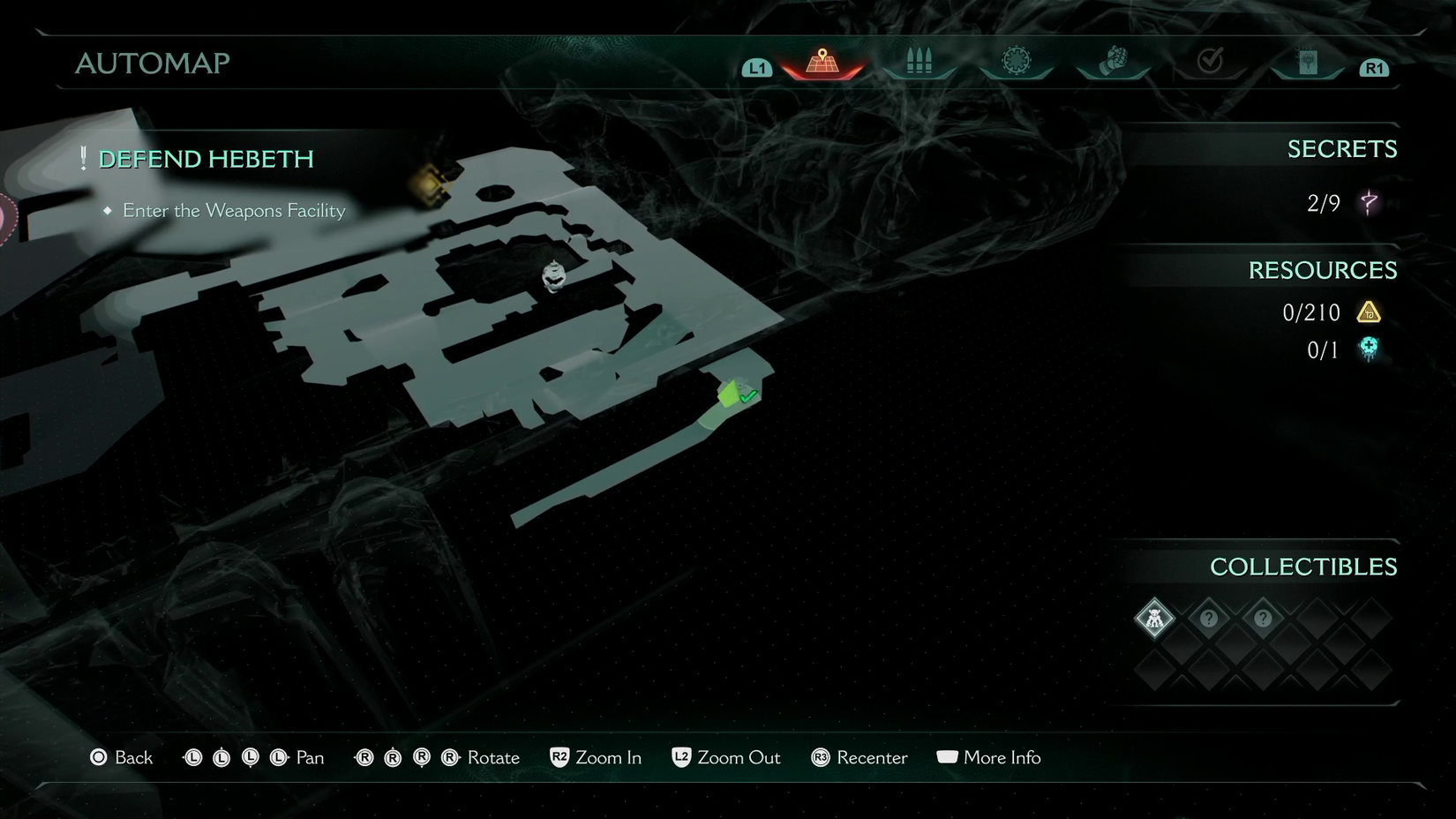Click the Enter the Weapons Facility objective
This screenshot has width=1456, height=819.
(234, 211)
